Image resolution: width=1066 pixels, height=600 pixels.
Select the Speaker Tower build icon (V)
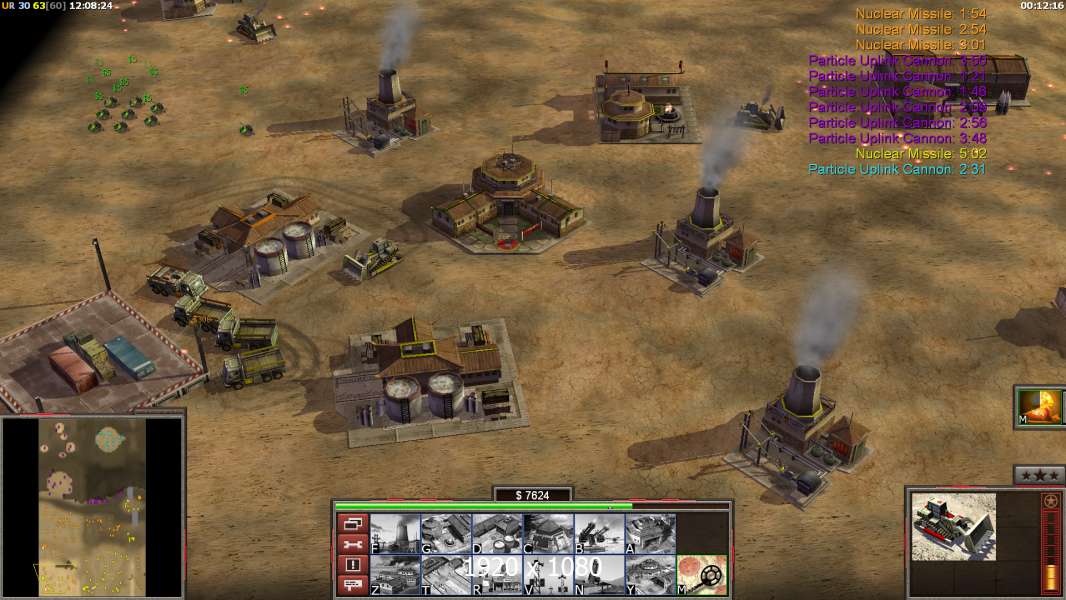548,575
